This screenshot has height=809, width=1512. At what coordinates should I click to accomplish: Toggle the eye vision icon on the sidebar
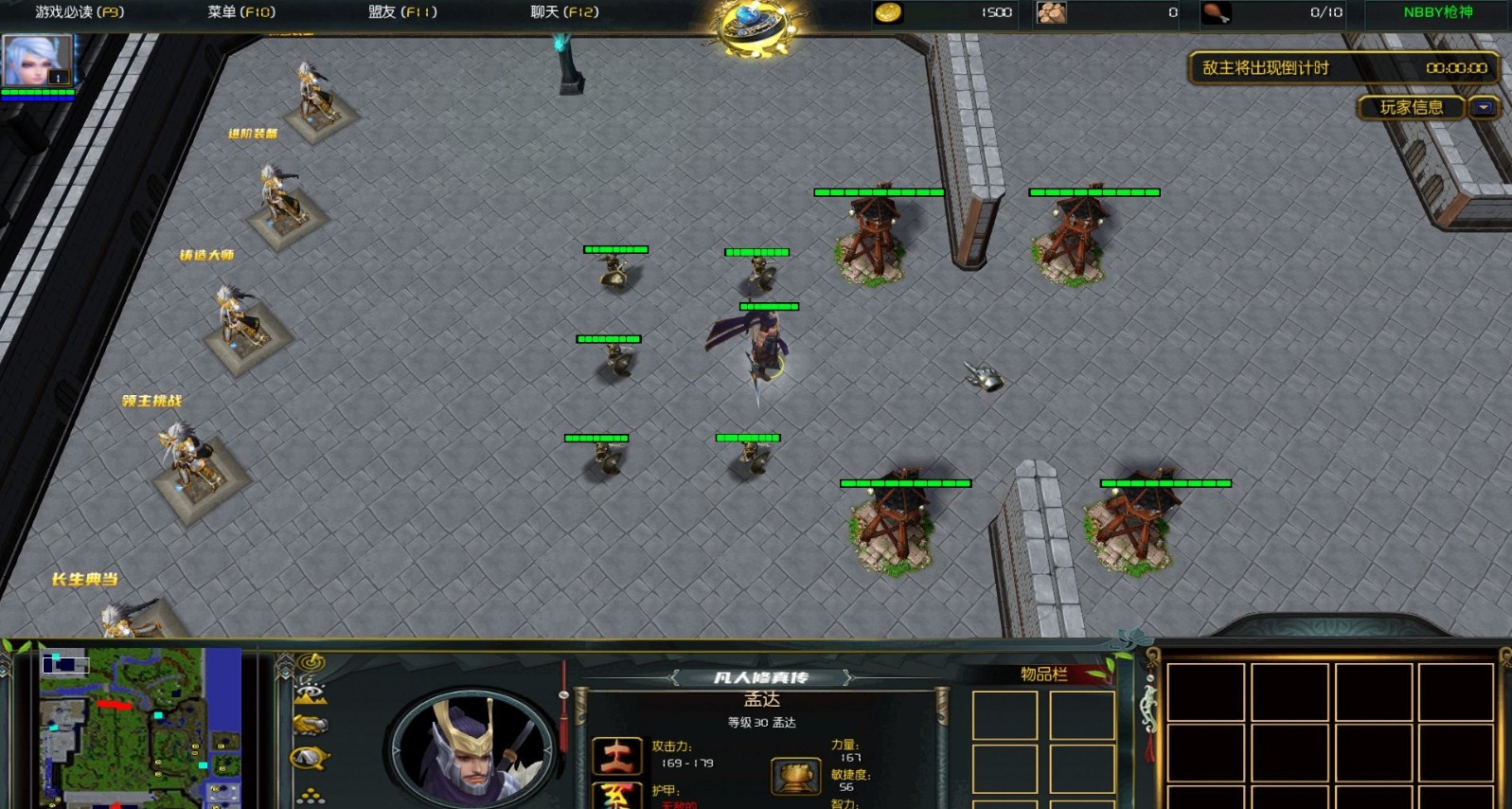[x=310, y=691]
